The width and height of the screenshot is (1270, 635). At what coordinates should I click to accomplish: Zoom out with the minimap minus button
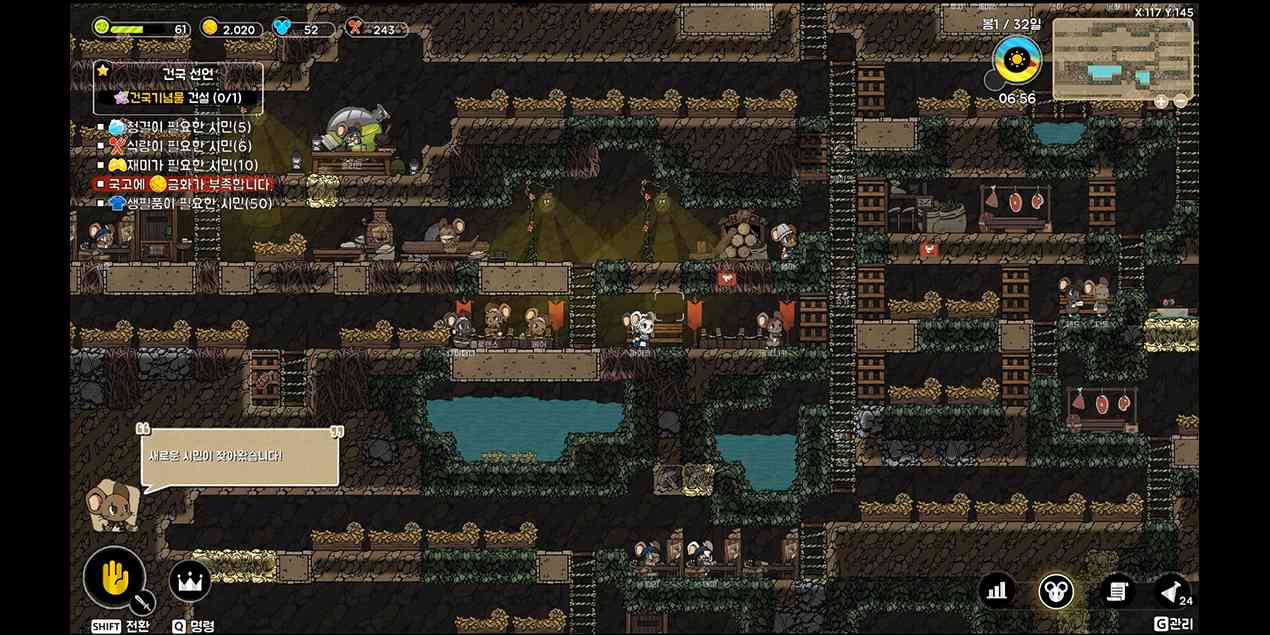[1181, 101]
